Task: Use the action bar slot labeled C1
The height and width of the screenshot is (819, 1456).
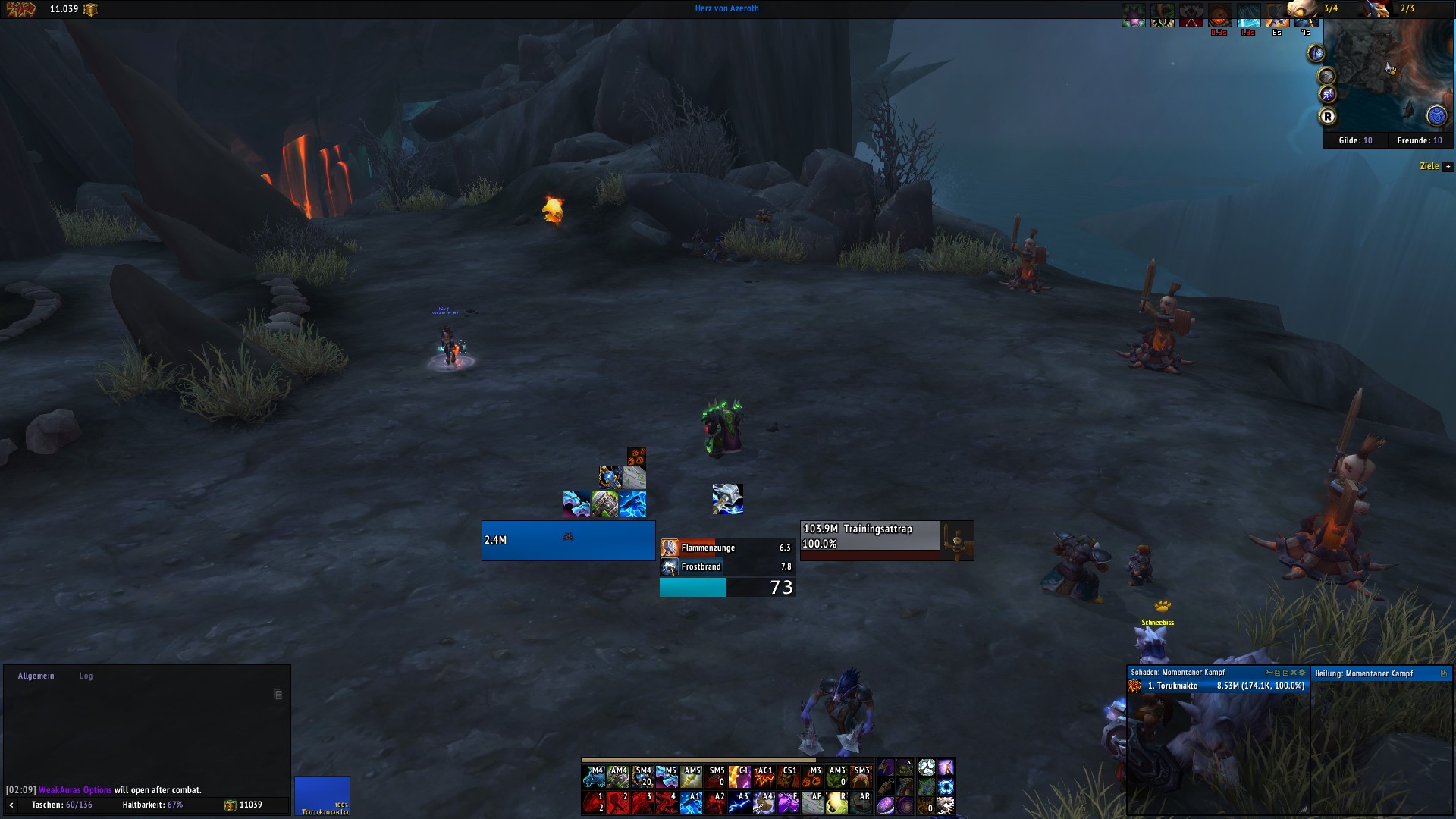Action: (739, 777)
